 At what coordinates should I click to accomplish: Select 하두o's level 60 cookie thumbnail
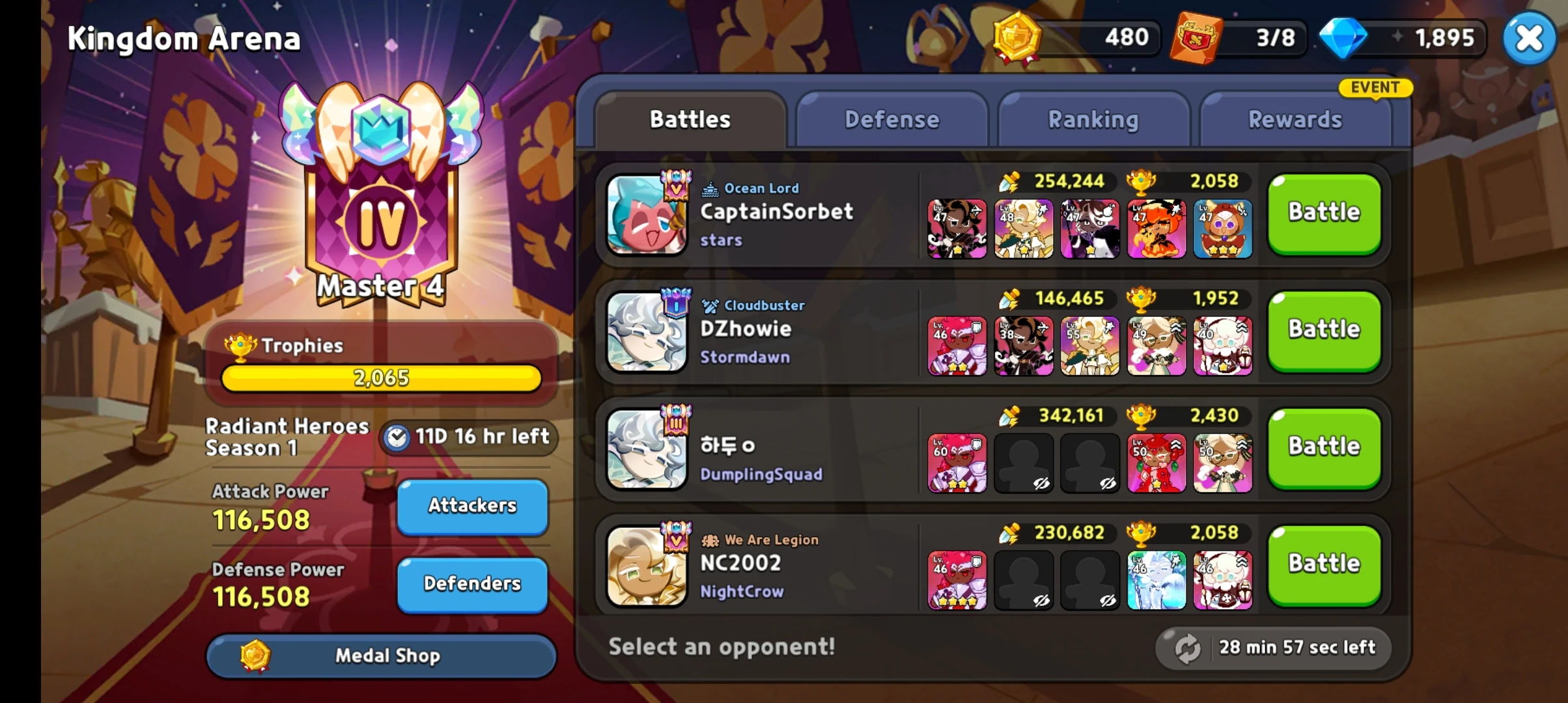[957, 462]
